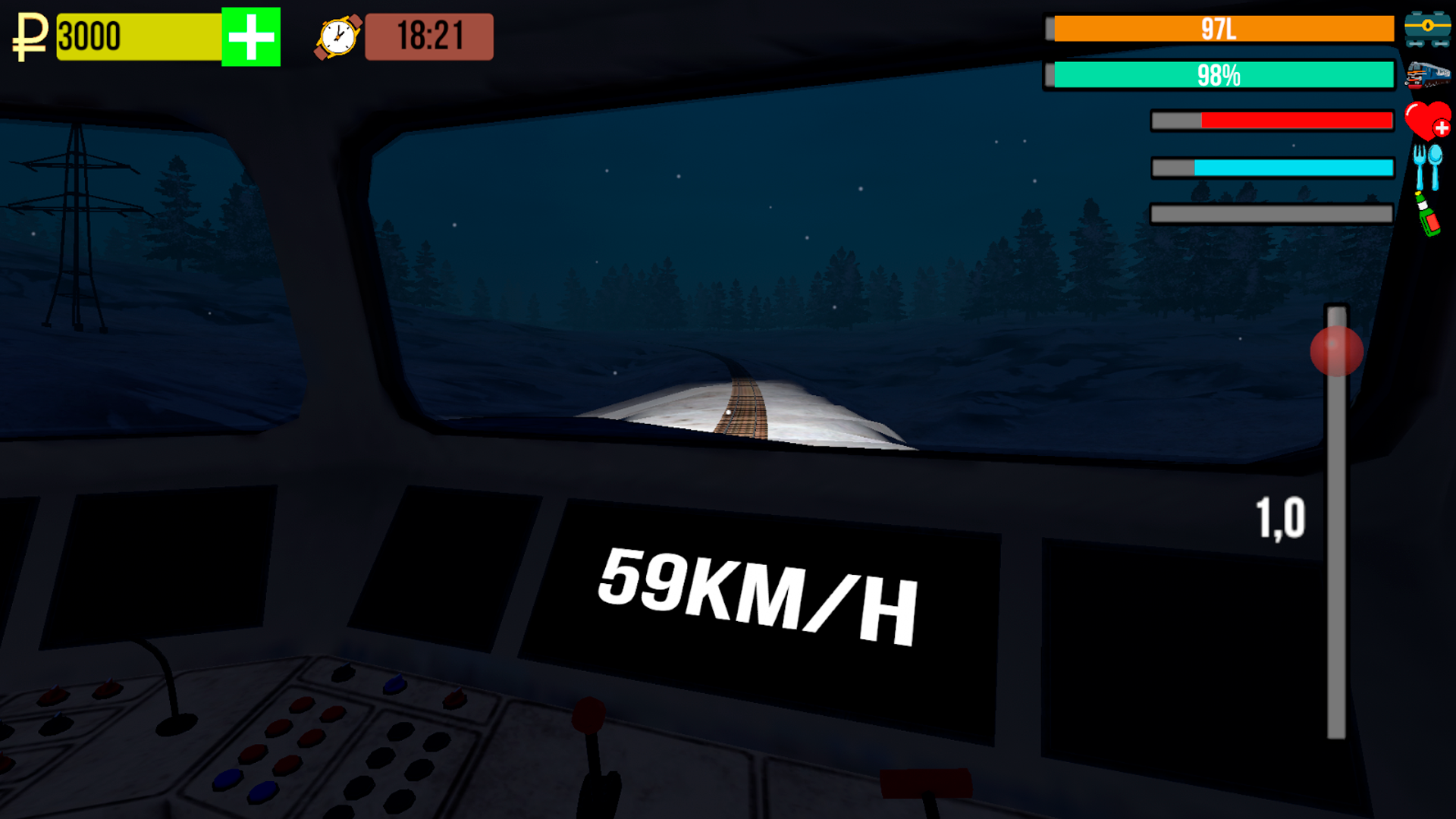Open the fuel tank car icon

(1429, 26)
